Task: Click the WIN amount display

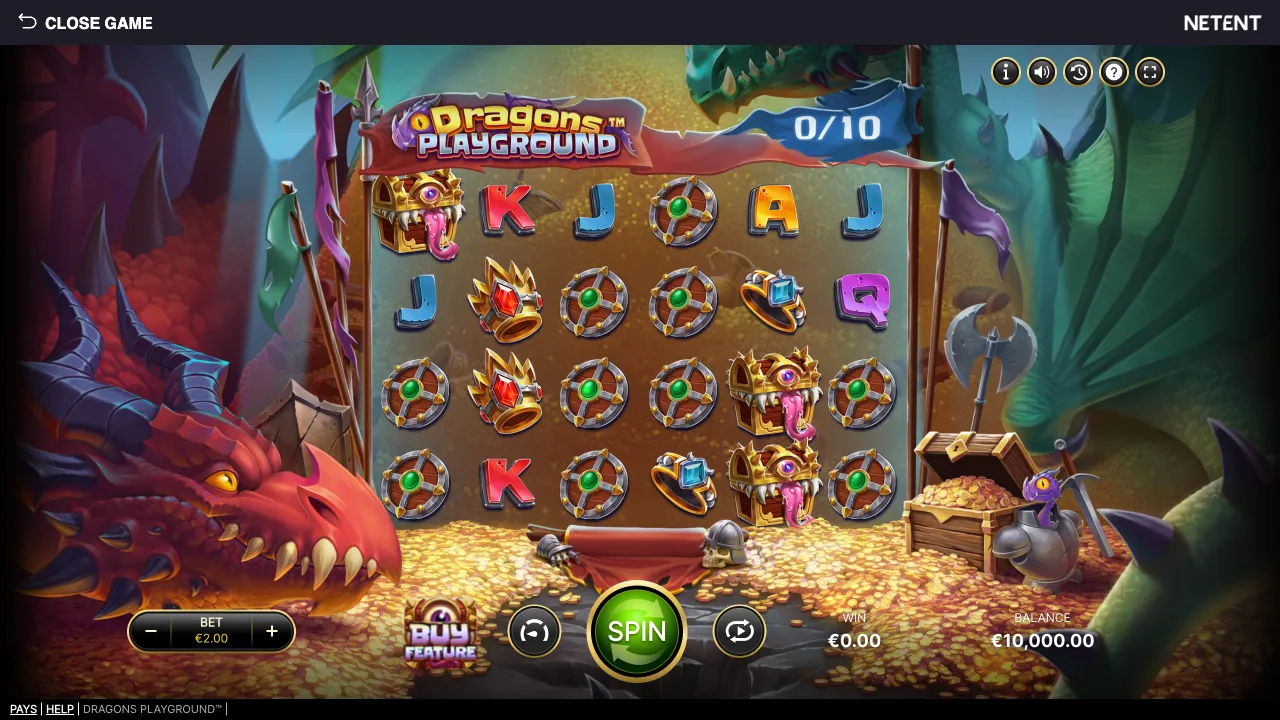Action: (x=855, y=640)
